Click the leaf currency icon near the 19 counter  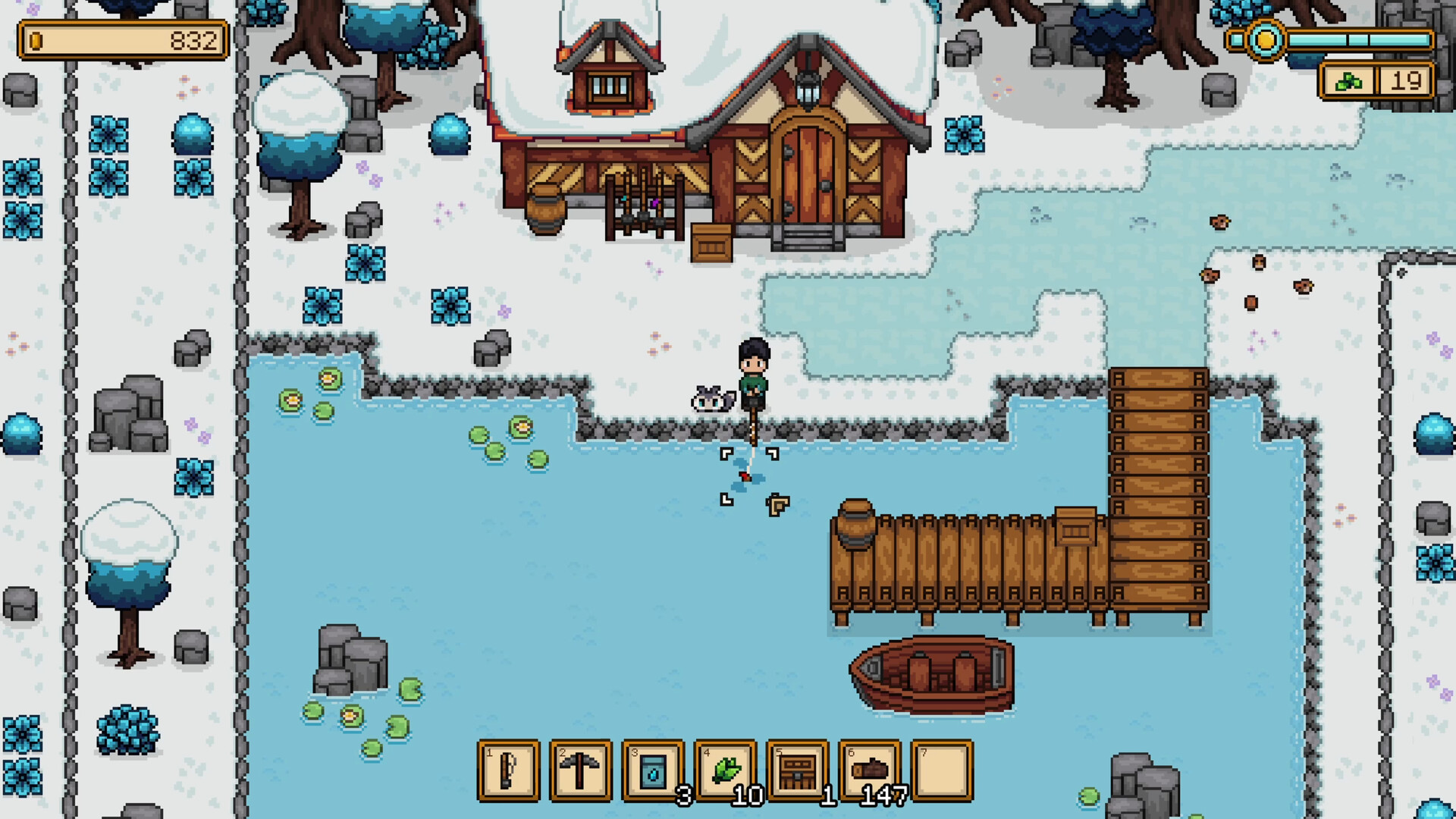point(1348,82)
